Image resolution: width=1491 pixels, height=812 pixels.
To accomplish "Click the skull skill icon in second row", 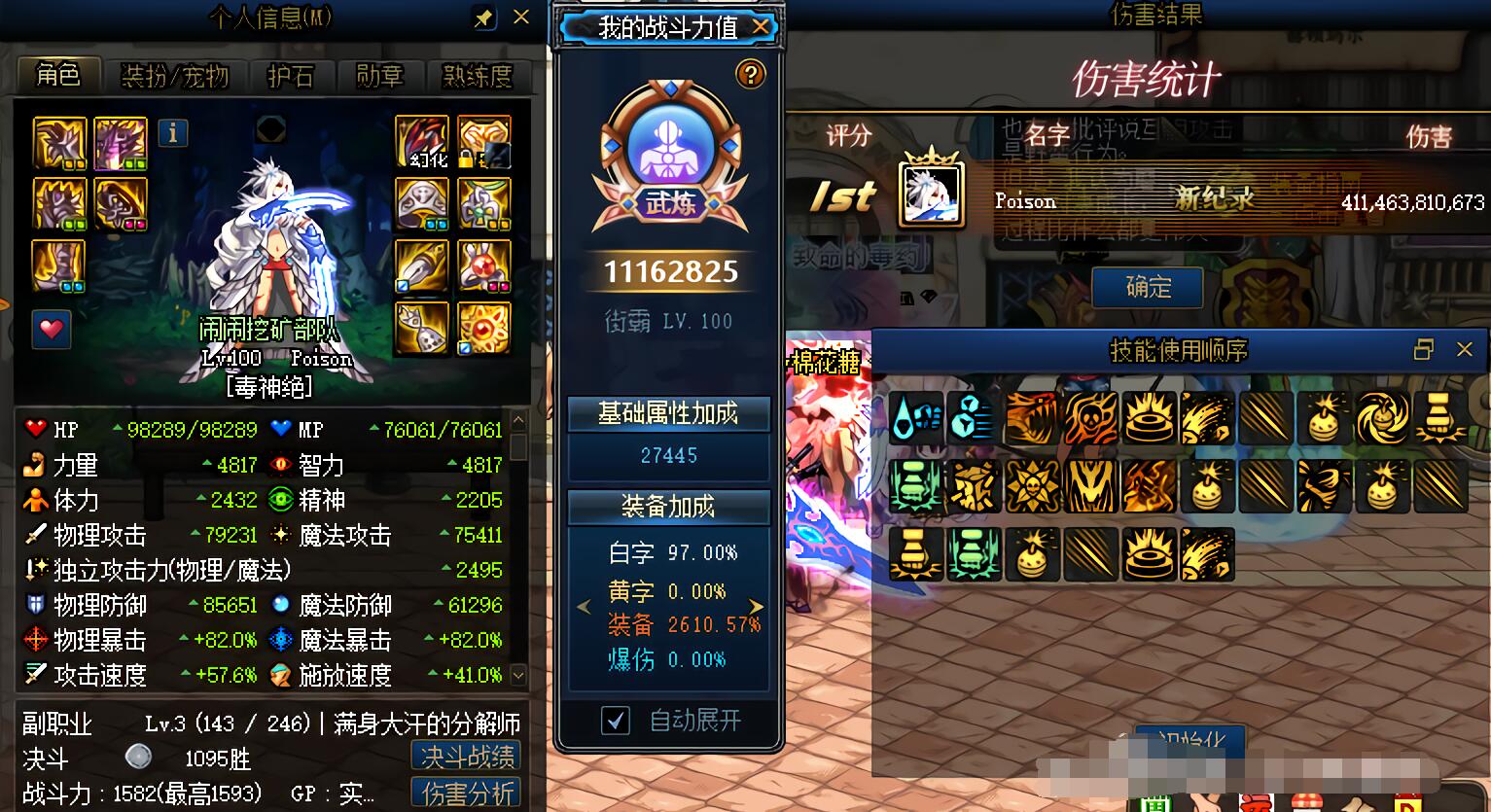I will tap(1032, 486).
